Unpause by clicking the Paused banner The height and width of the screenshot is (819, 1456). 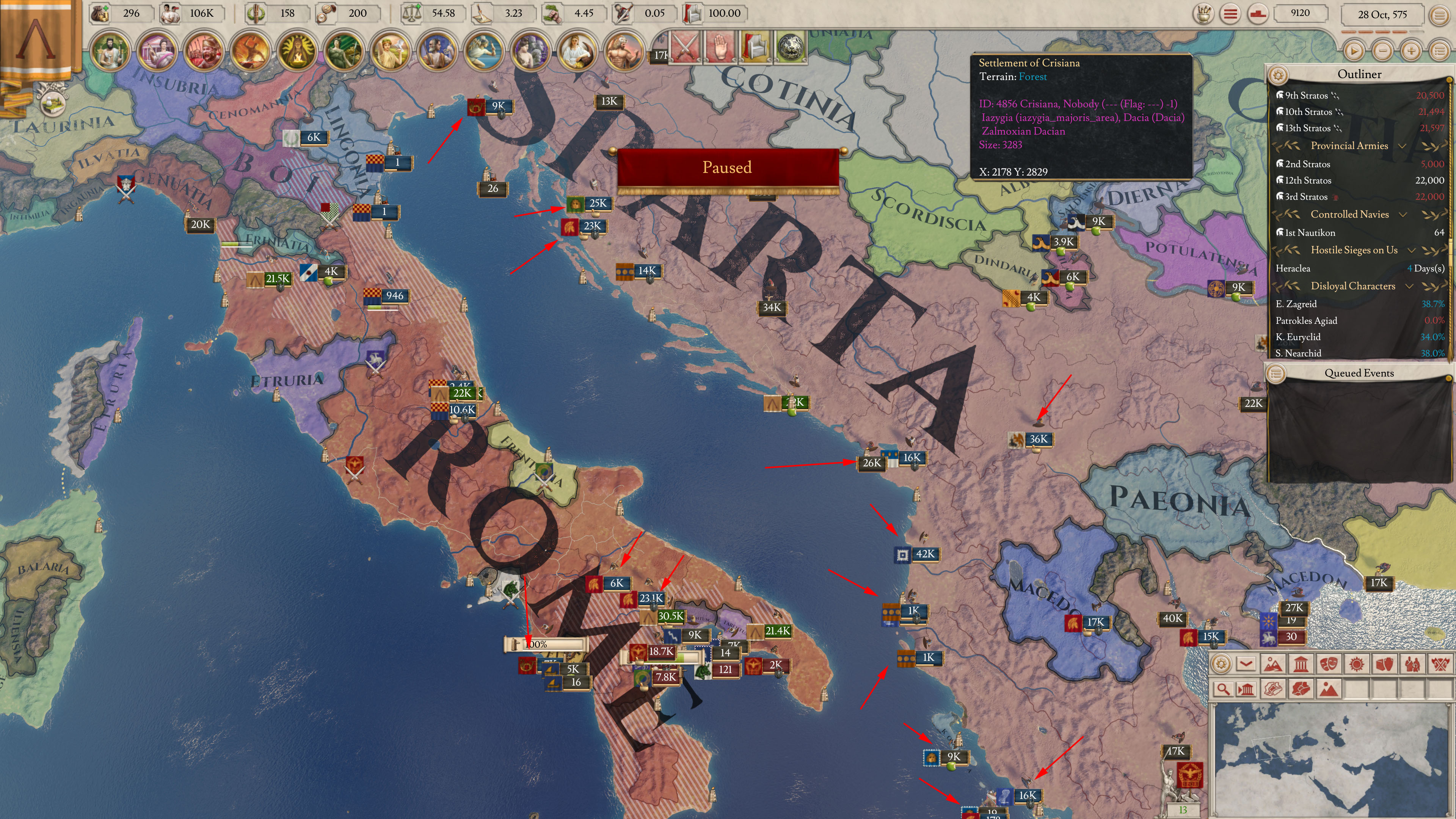click(727, 167)
